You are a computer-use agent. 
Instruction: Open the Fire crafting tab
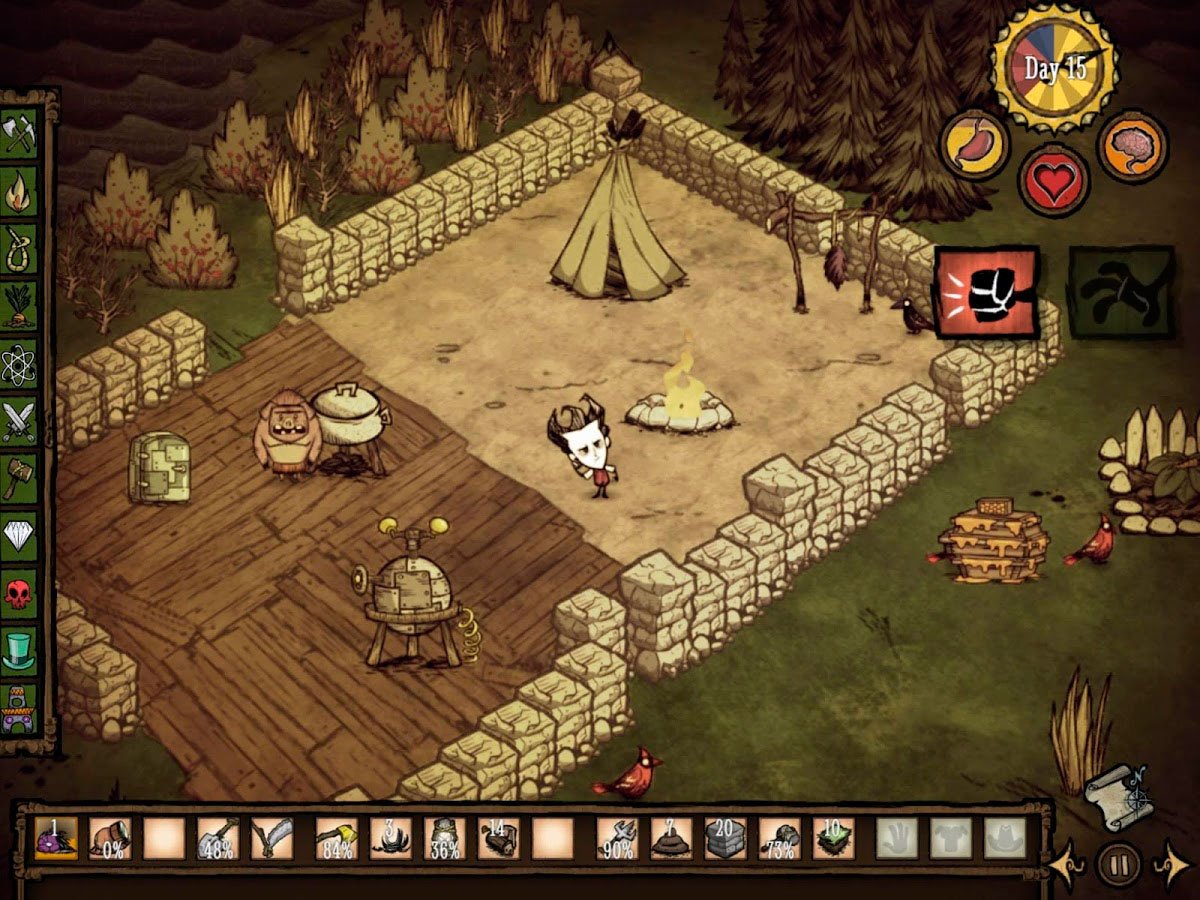(x=20, y=192)
